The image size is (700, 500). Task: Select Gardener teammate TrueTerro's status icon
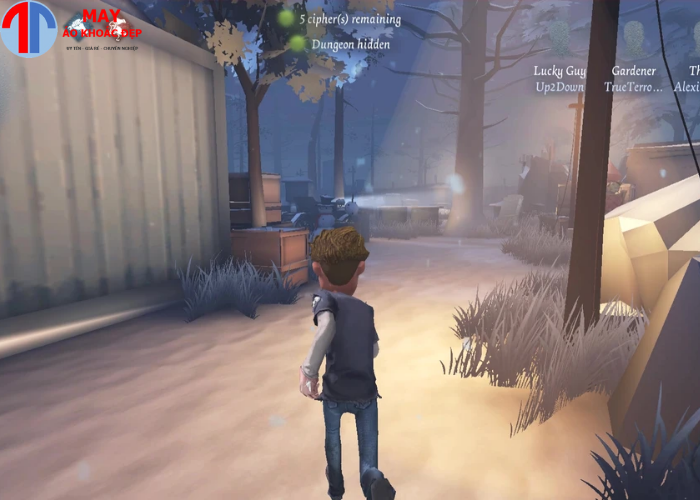tap(633, 40)
